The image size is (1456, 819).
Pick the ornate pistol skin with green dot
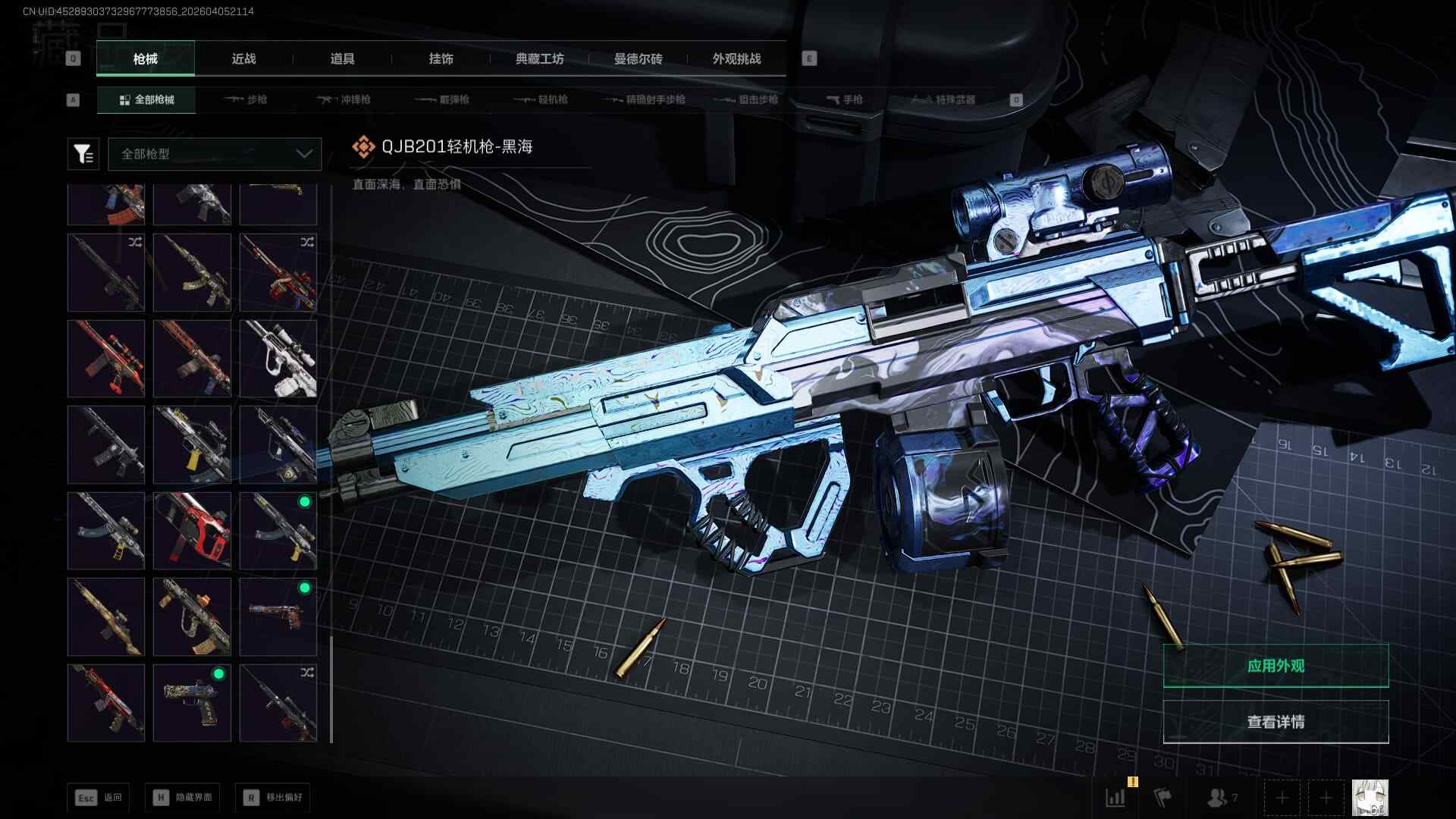click(x=192, y=702)
